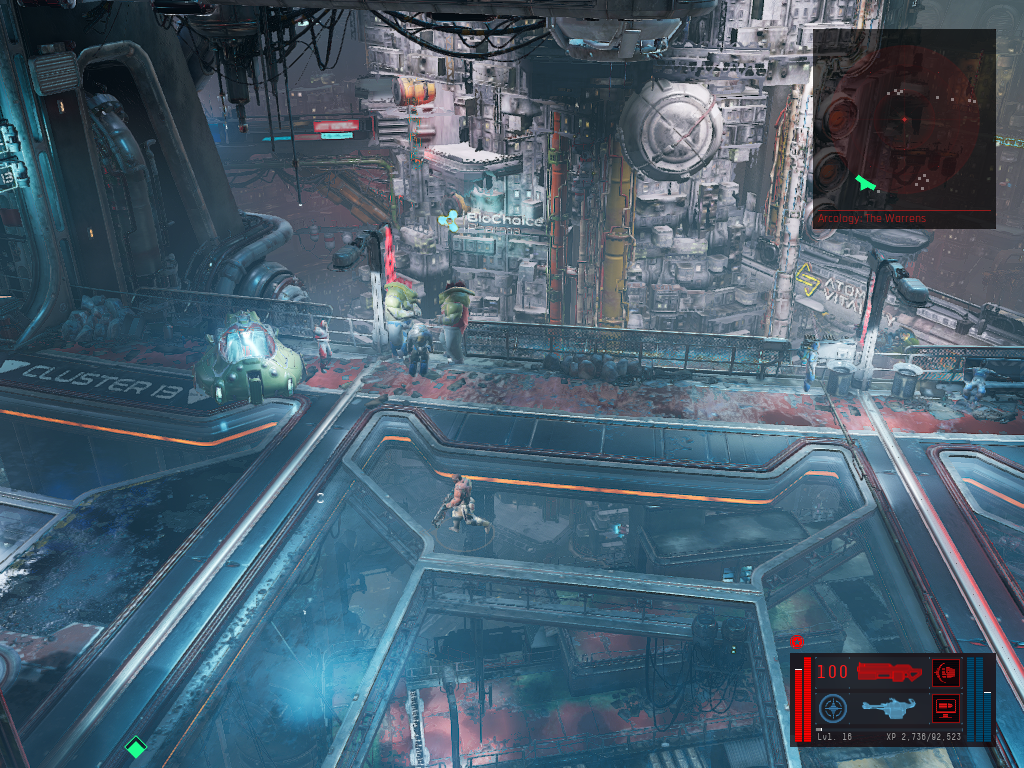
Task: Switch to the blue secondary weapon
Action: [888, 709]
